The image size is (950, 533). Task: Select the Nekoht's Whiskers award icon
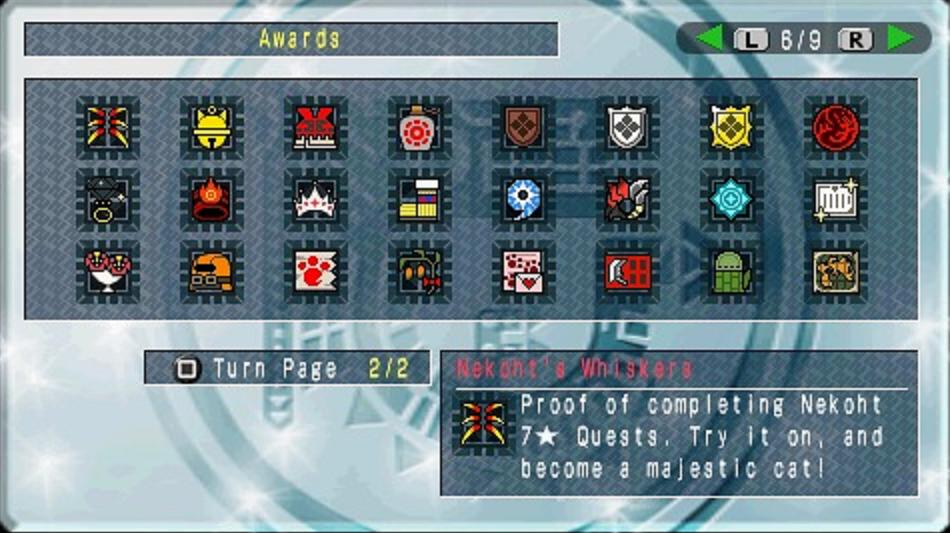pos(108,128)
